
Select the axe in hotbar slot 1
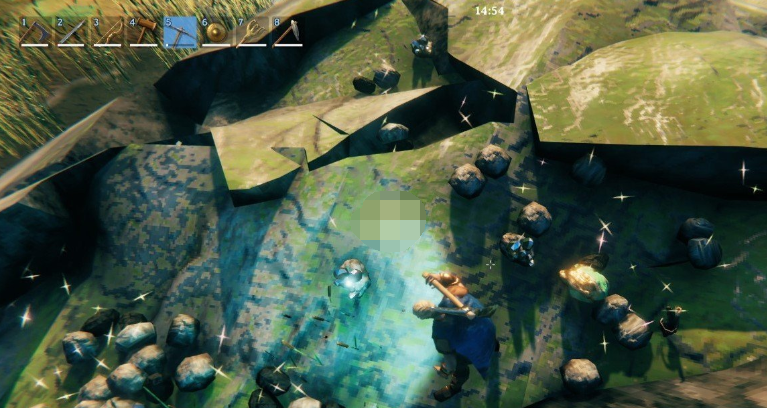(x=36, y=32)
